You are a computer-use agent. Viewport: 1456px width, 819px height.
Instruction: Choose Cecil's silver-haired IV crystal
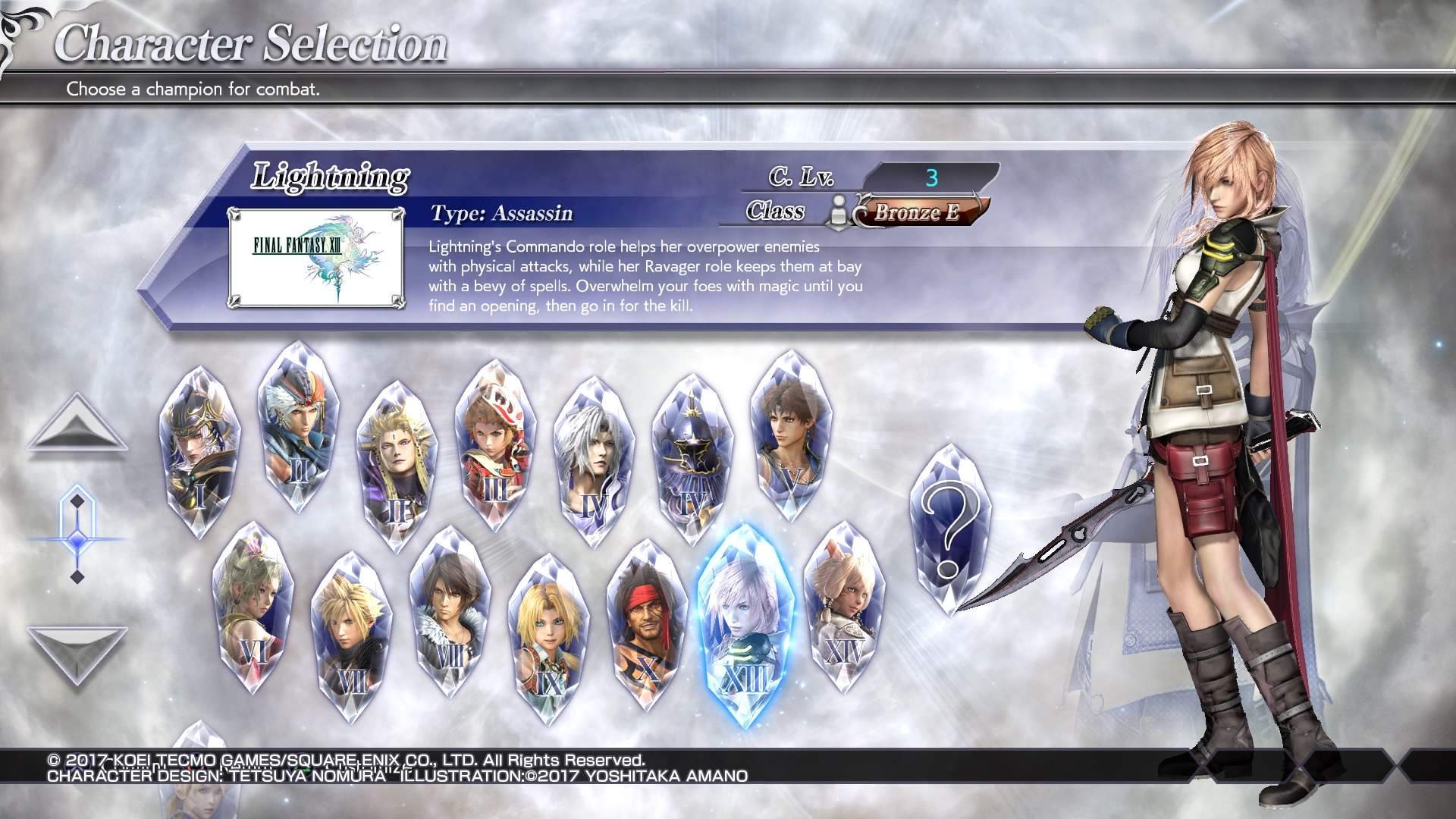tap(594, 463)
